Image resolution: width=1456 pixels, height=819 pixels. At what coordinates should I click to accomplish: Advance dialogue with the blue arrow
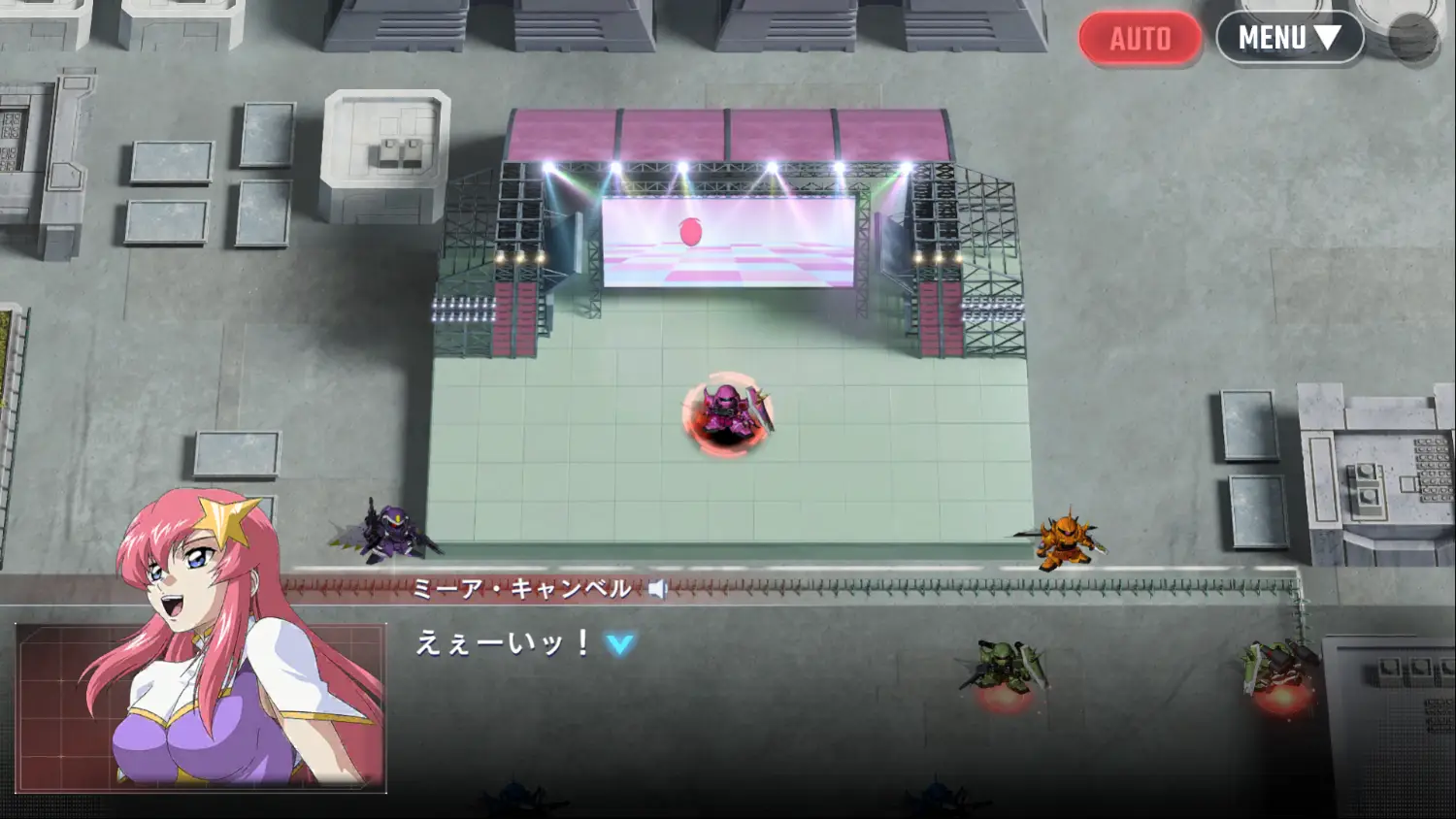click(x=620, y=643)
